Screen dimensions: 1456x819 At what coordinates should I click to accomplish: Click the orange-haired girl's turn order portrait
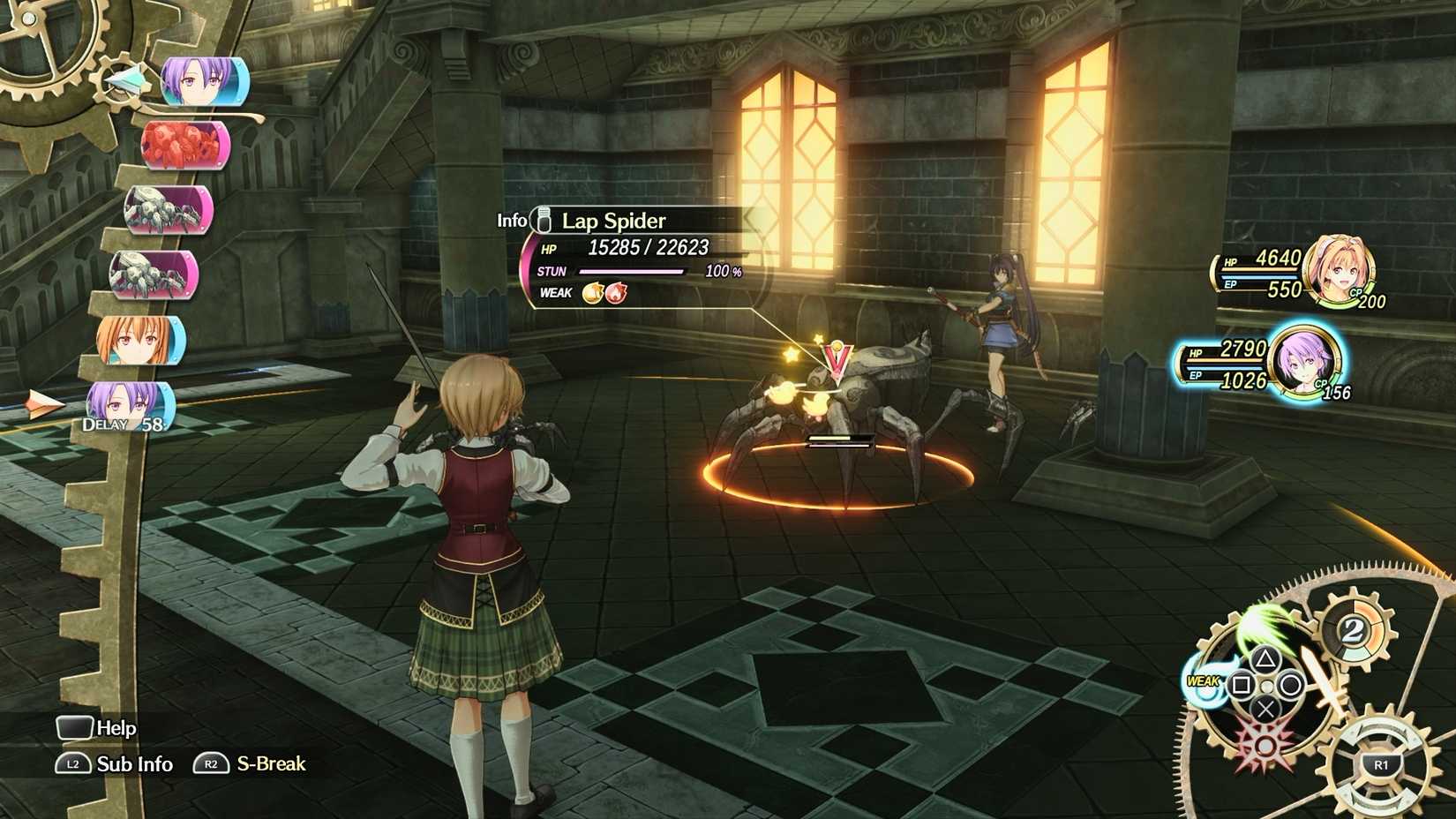(141, 341)
